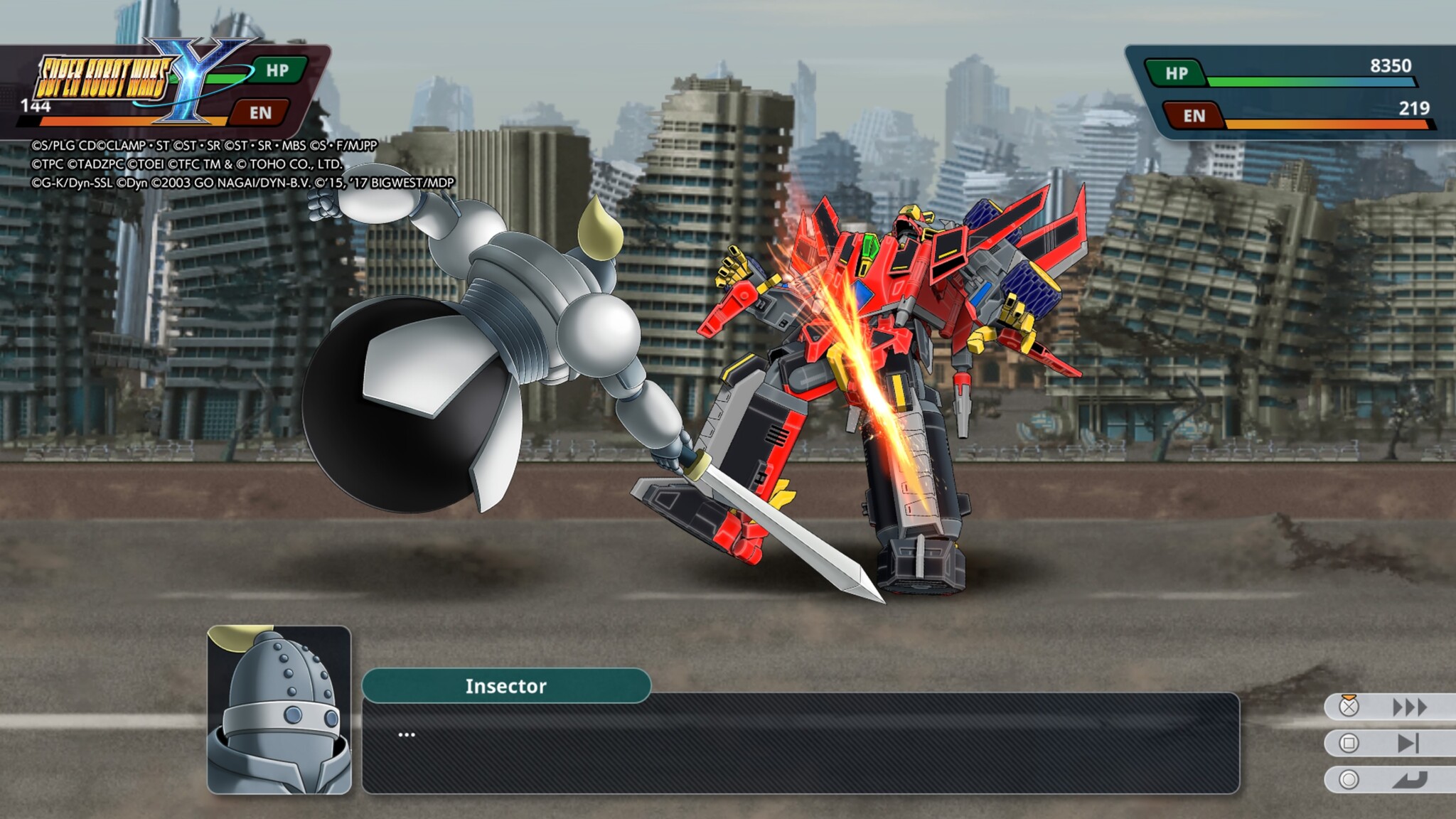Advance the Insector dialogue text box
The image size is (1456, 819).
(x=801, y=743)
